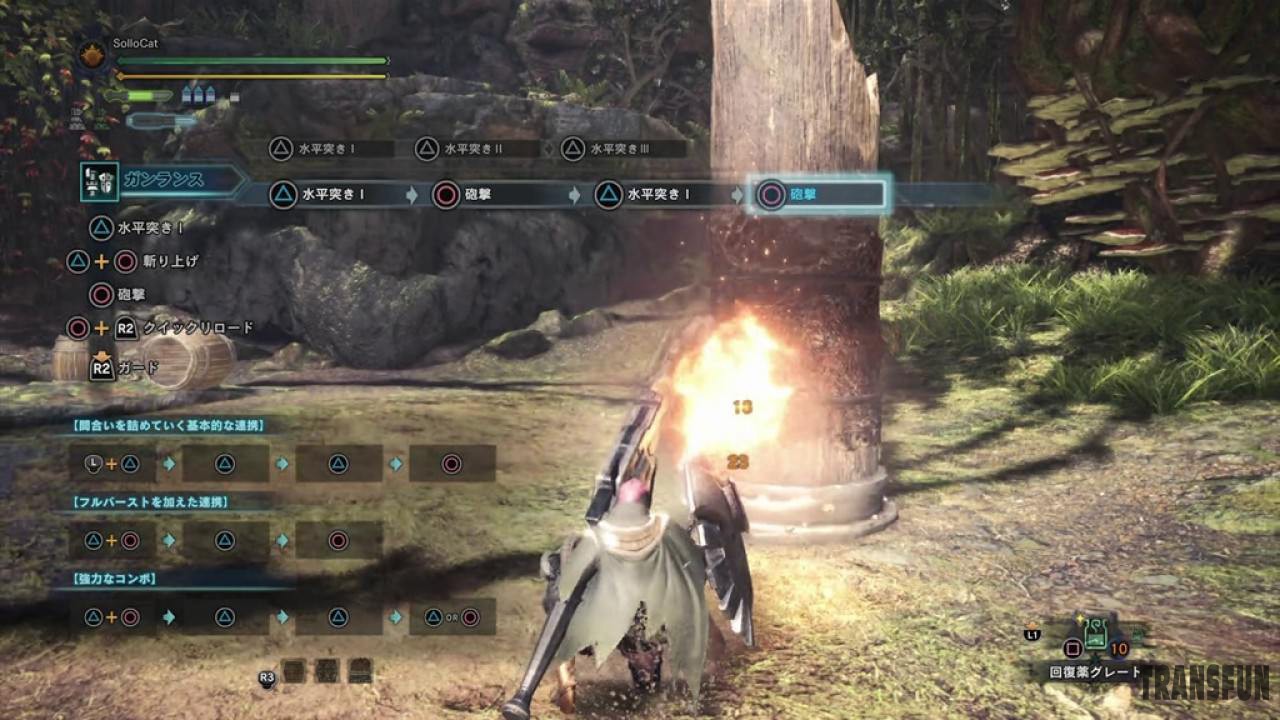Screen dimensions: 1280x720
Task: Select the ガンランス weapon header
Action: pos(165,181)
